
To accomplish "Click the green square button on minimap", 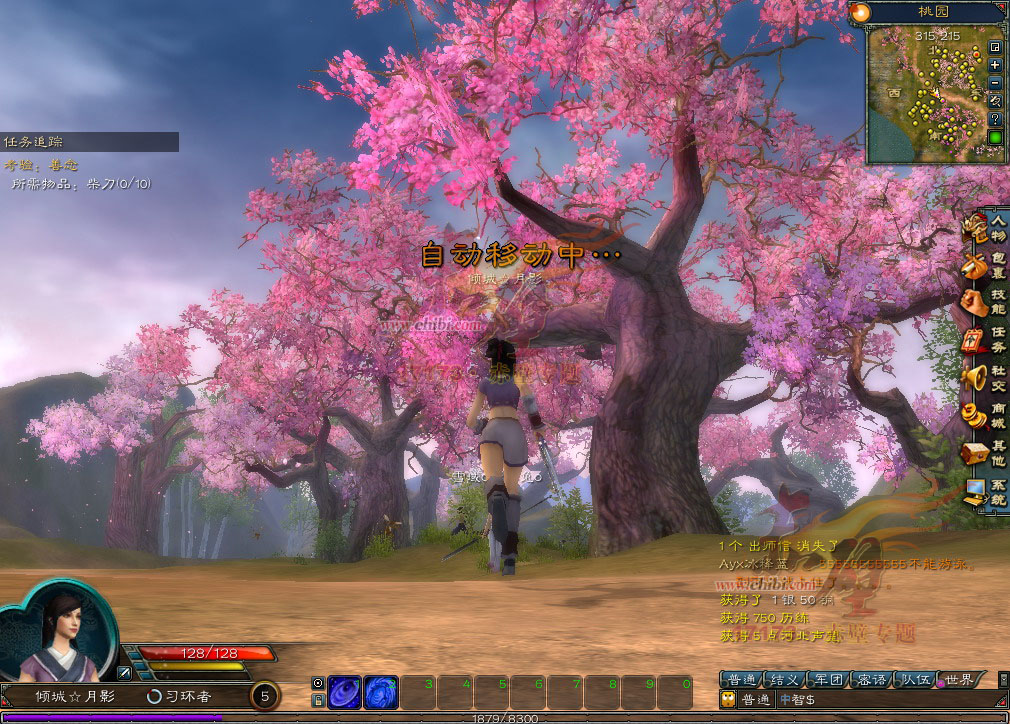I will pyautogui.click(x=995, y=137).
